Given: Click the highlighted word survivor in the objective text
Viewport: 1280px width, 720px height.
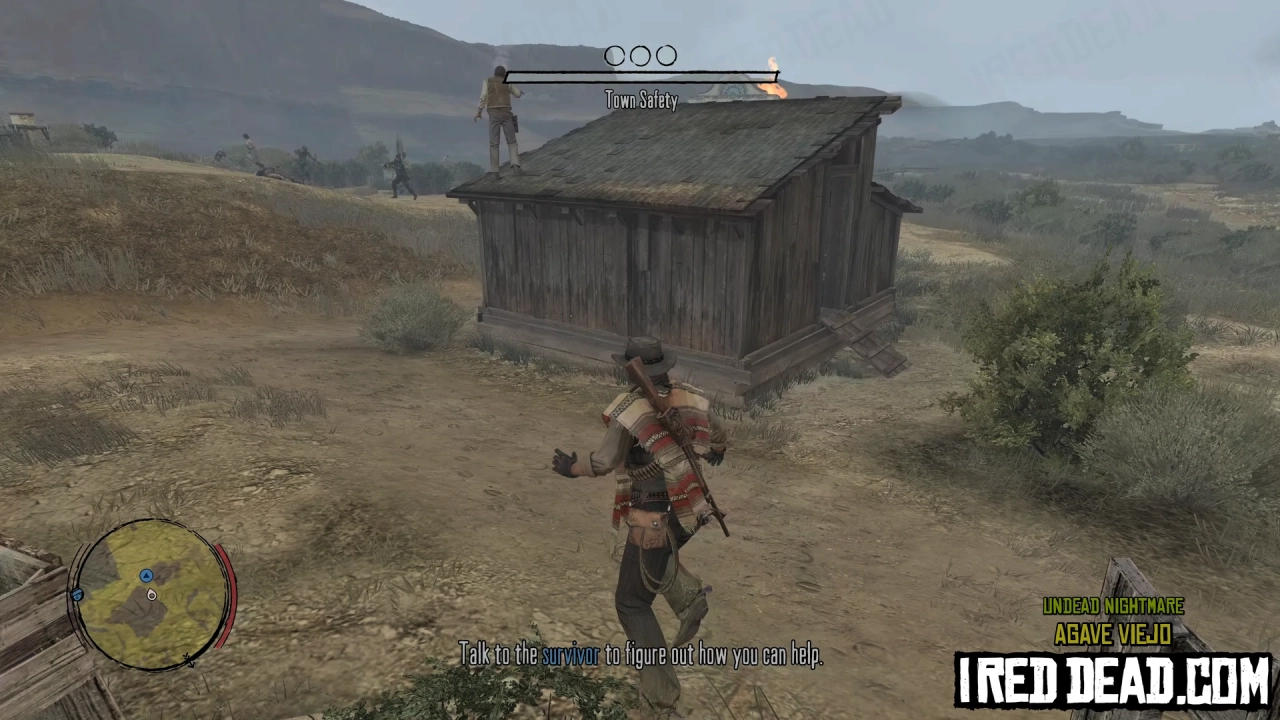Looking at the screenshot, I should pyautogui.click(x=570, y=655).
